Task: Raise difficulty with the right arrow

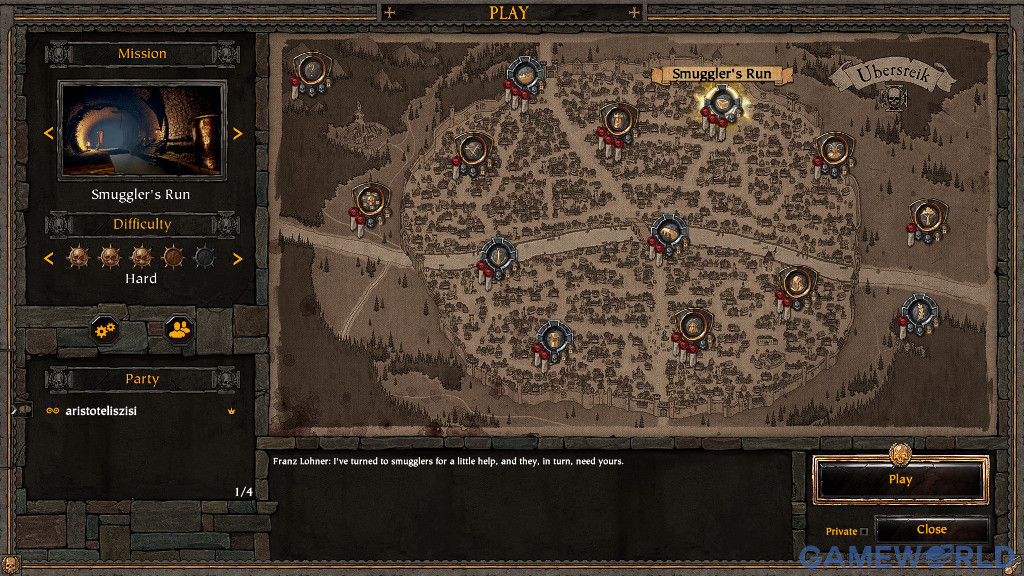Action: [x=237, y=259]
